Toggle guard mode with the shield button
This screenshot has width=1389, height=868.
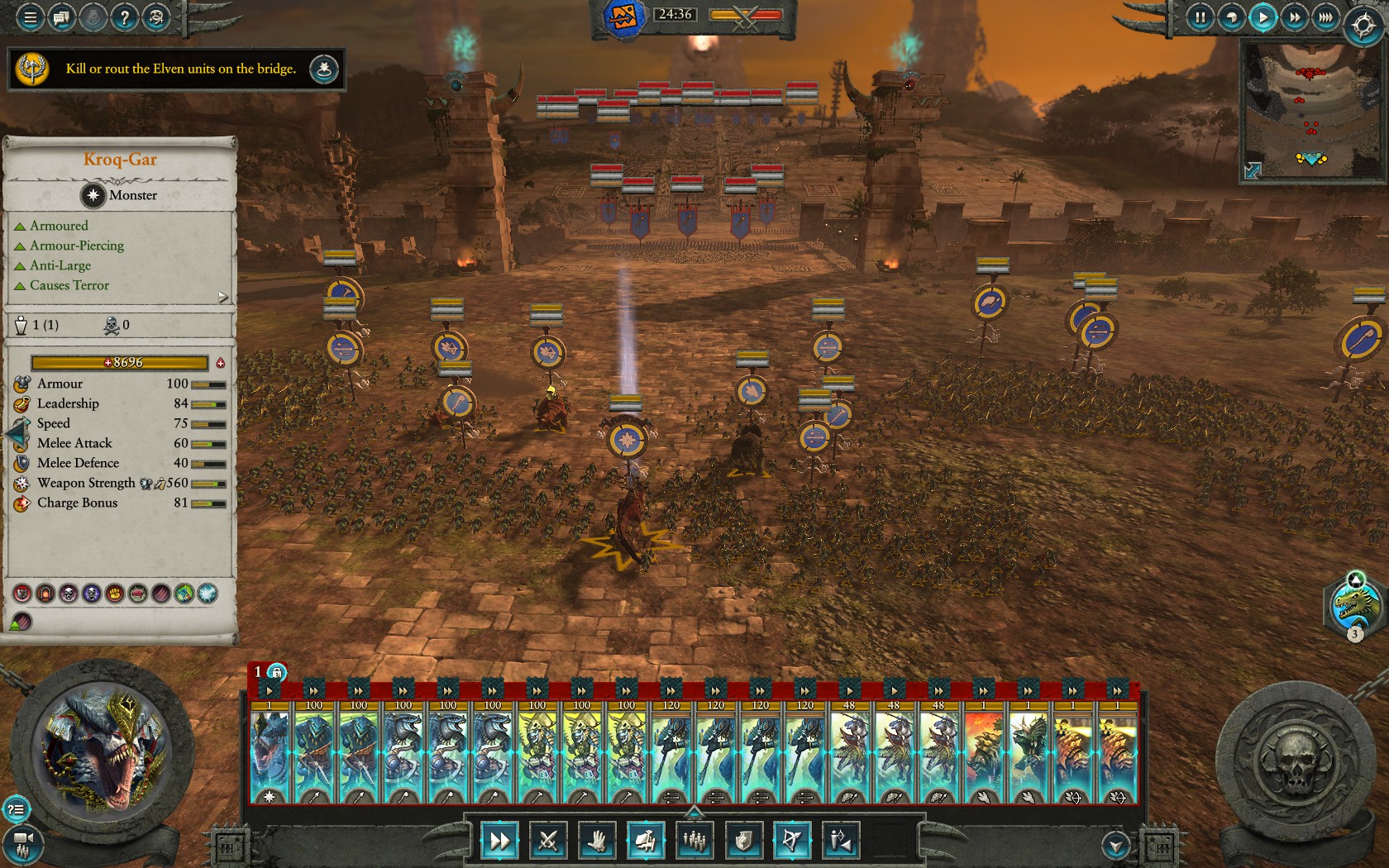[743, 841]
